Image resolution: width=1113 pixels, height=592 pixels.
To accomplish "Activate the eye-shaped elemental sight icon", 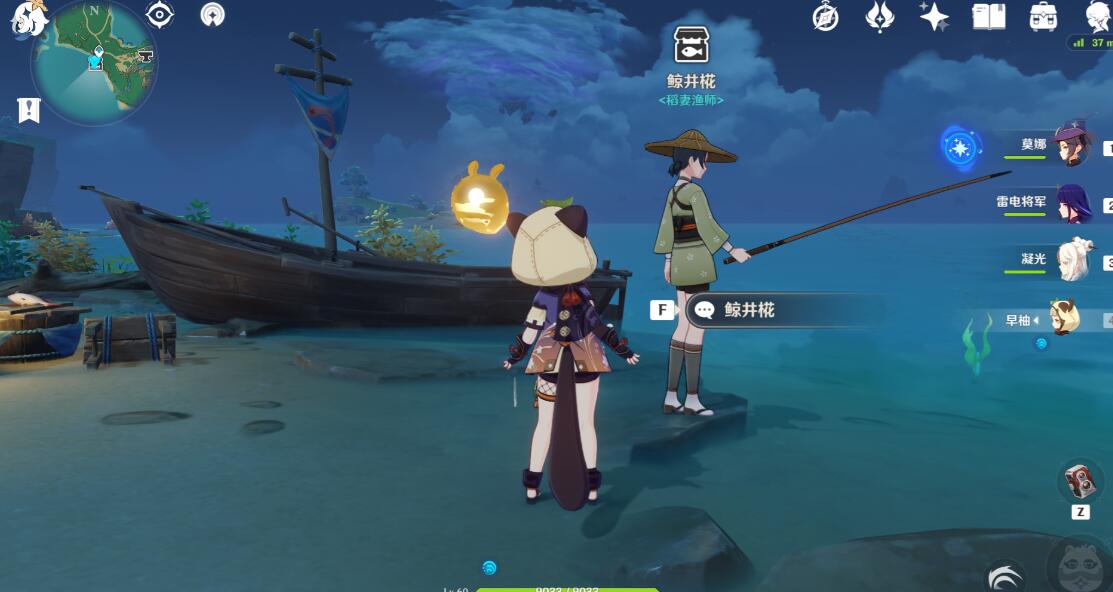I will 160,15.
